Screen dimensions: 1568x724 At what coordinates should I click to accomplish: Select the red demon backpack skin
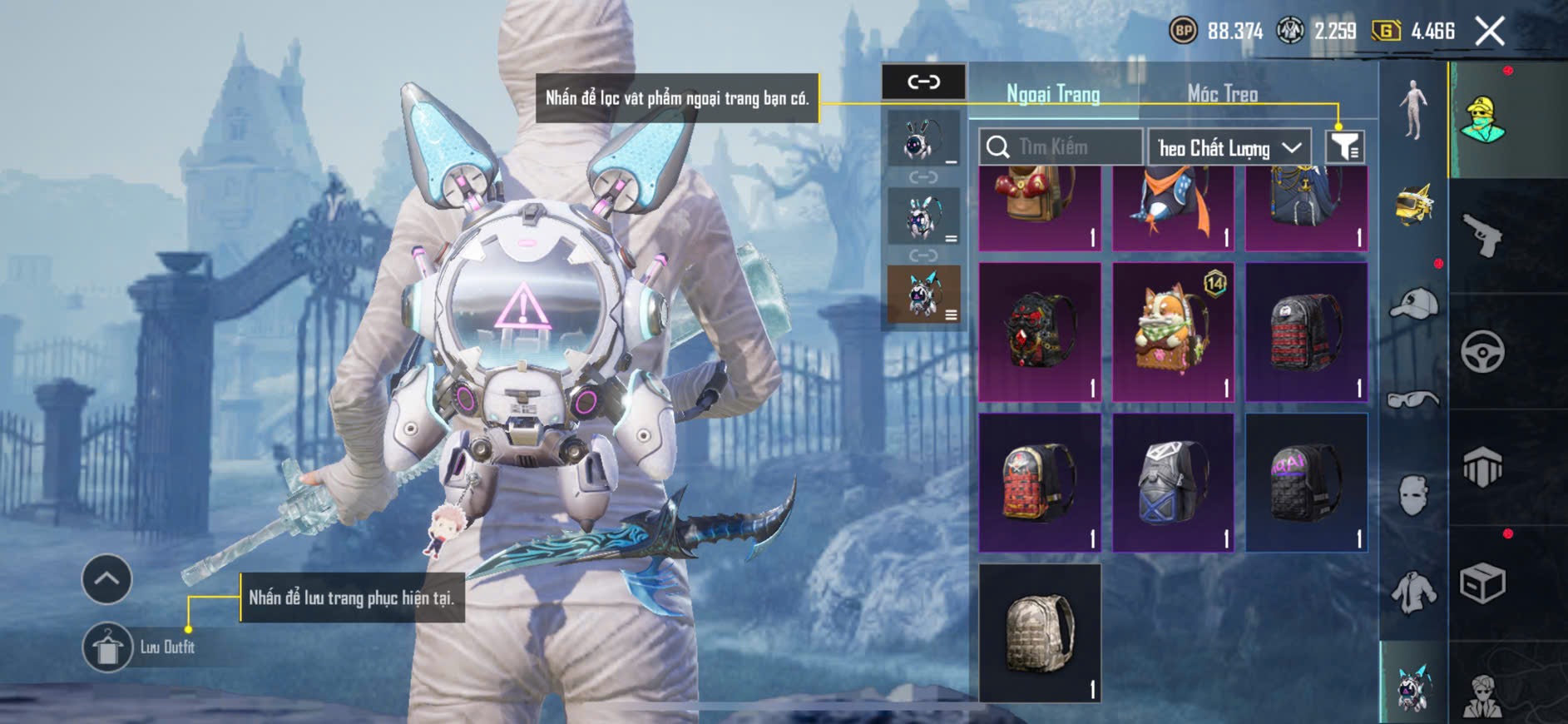click(x=1039, y=333)
